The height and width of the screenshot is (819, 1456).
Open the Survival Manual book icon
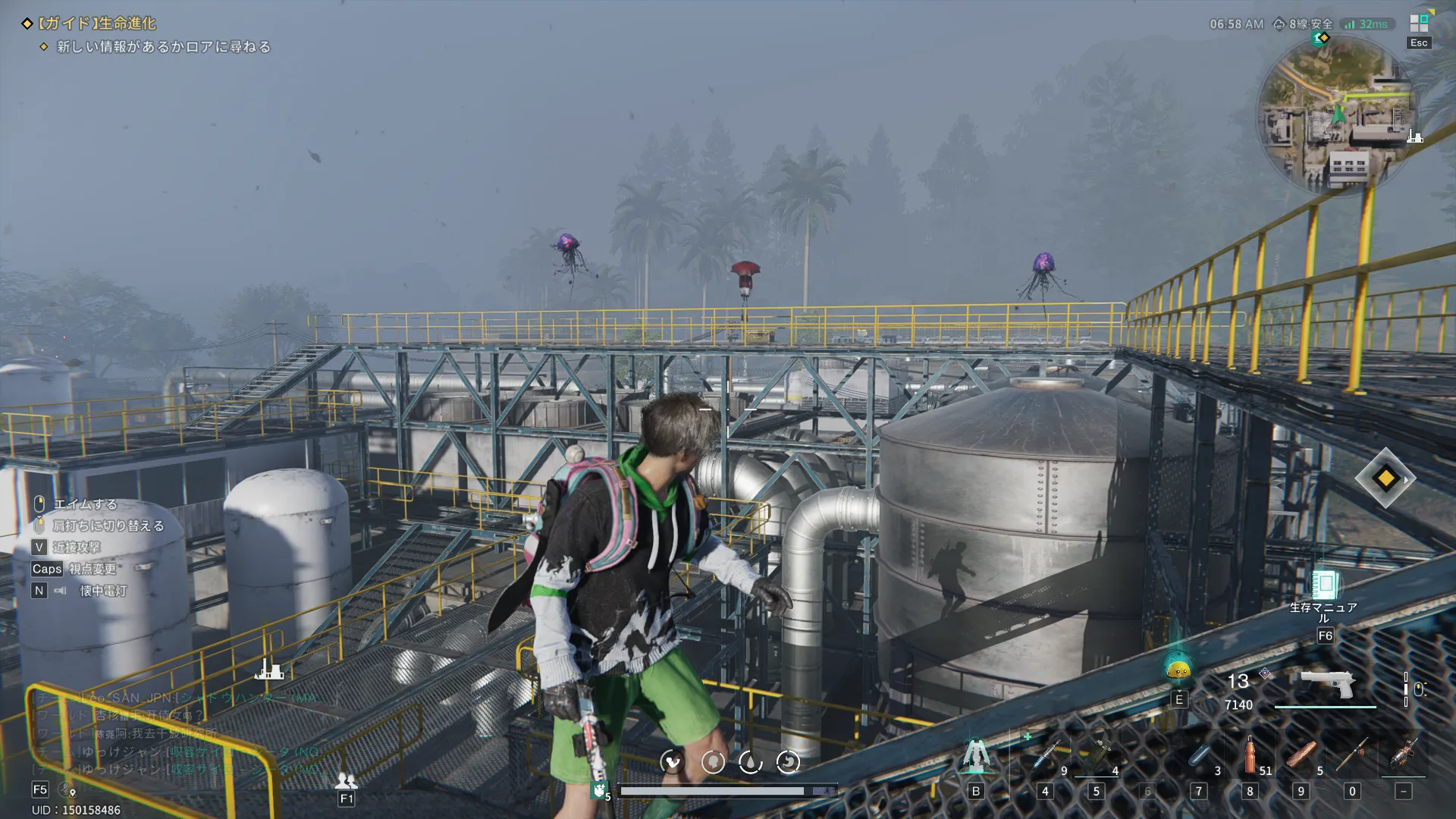coord(1324,585)
